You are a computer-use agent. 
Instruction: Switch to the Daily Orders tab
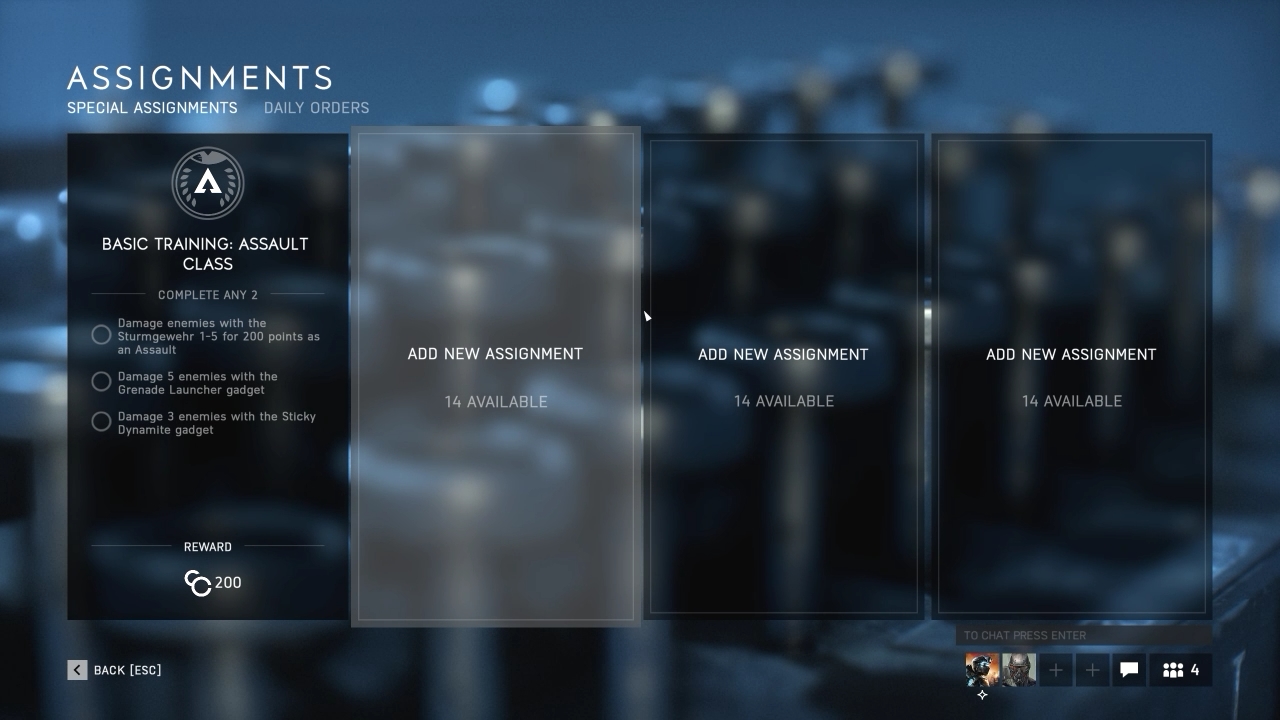coord(316,108)
